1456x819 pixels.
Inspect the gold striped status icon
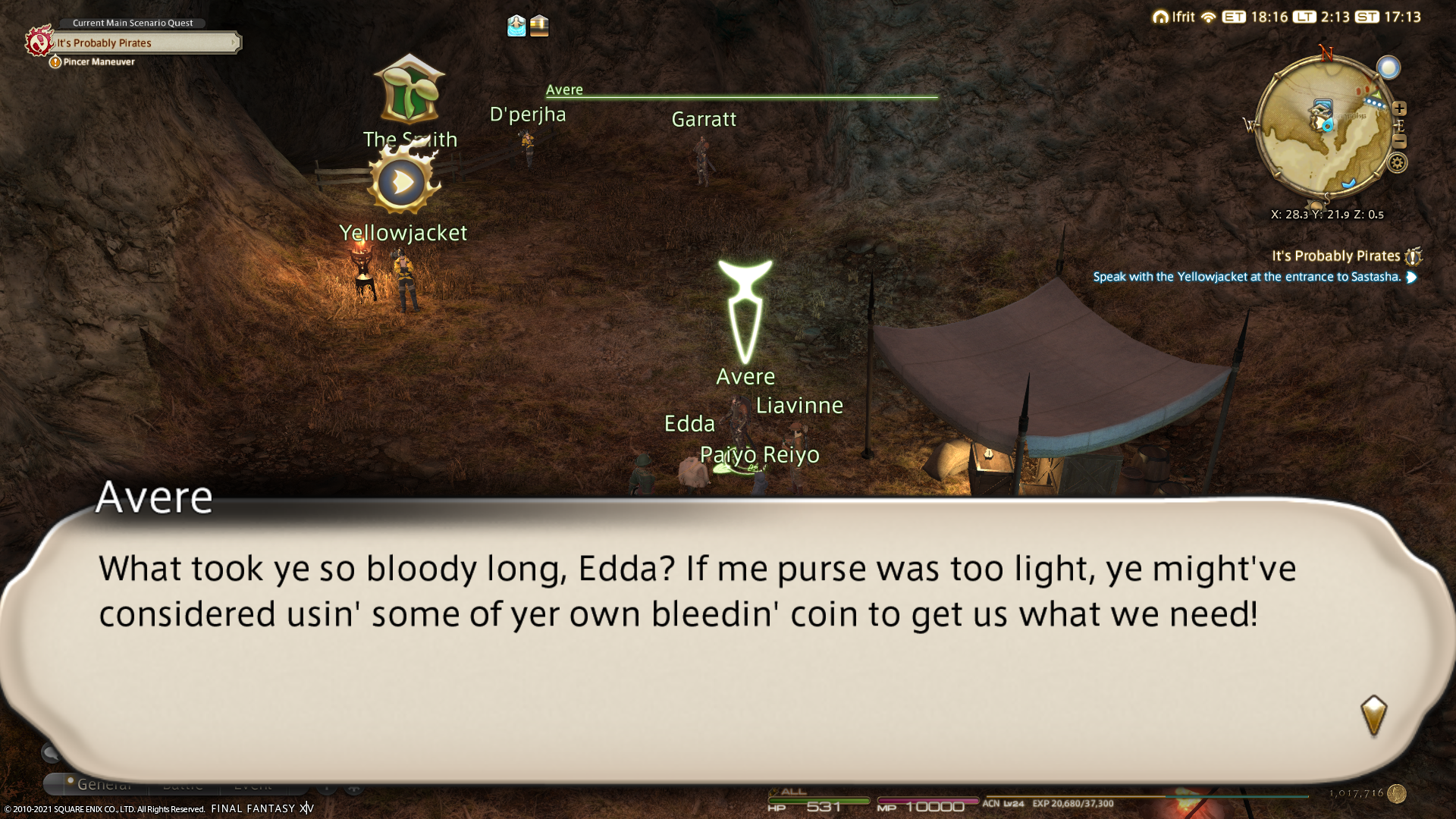point(539,26)
